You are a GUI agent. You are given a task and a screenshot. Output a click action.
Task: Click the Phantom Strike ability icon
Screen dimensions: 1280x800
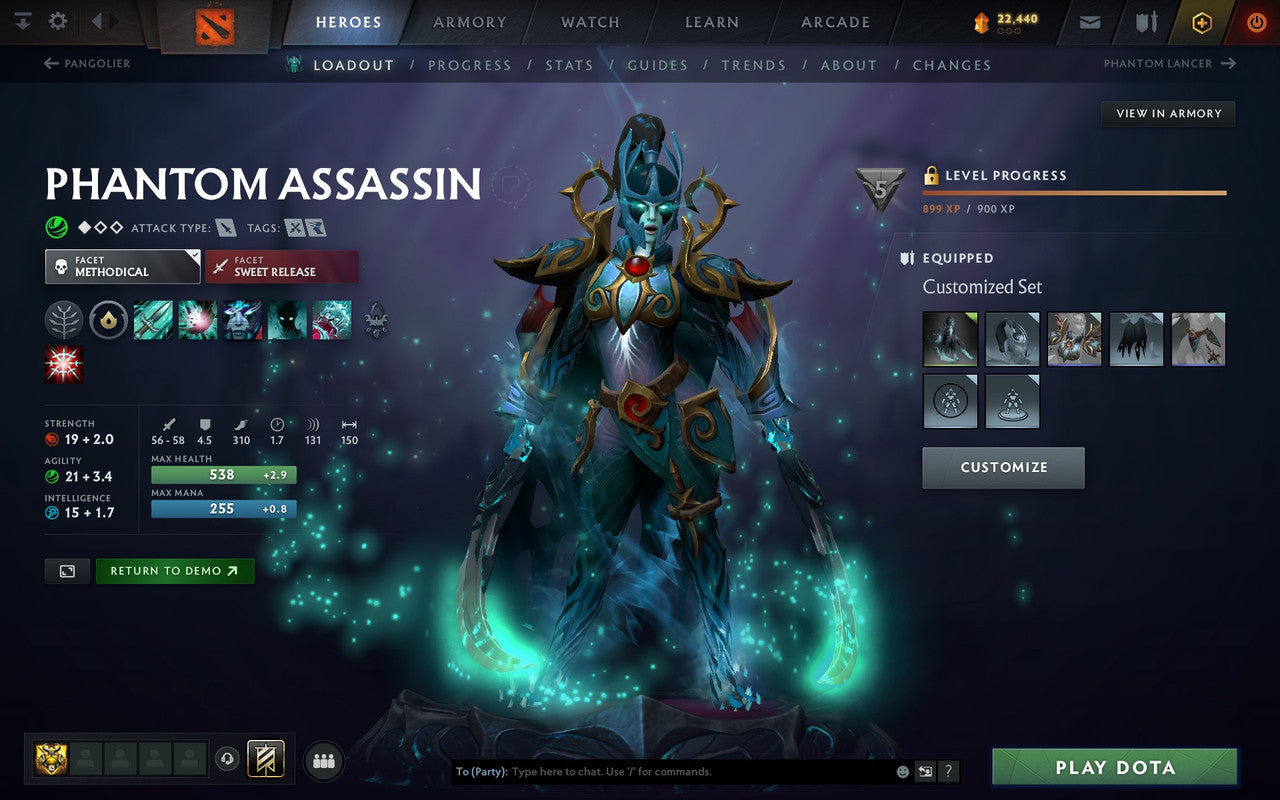(x=197, y=319)
